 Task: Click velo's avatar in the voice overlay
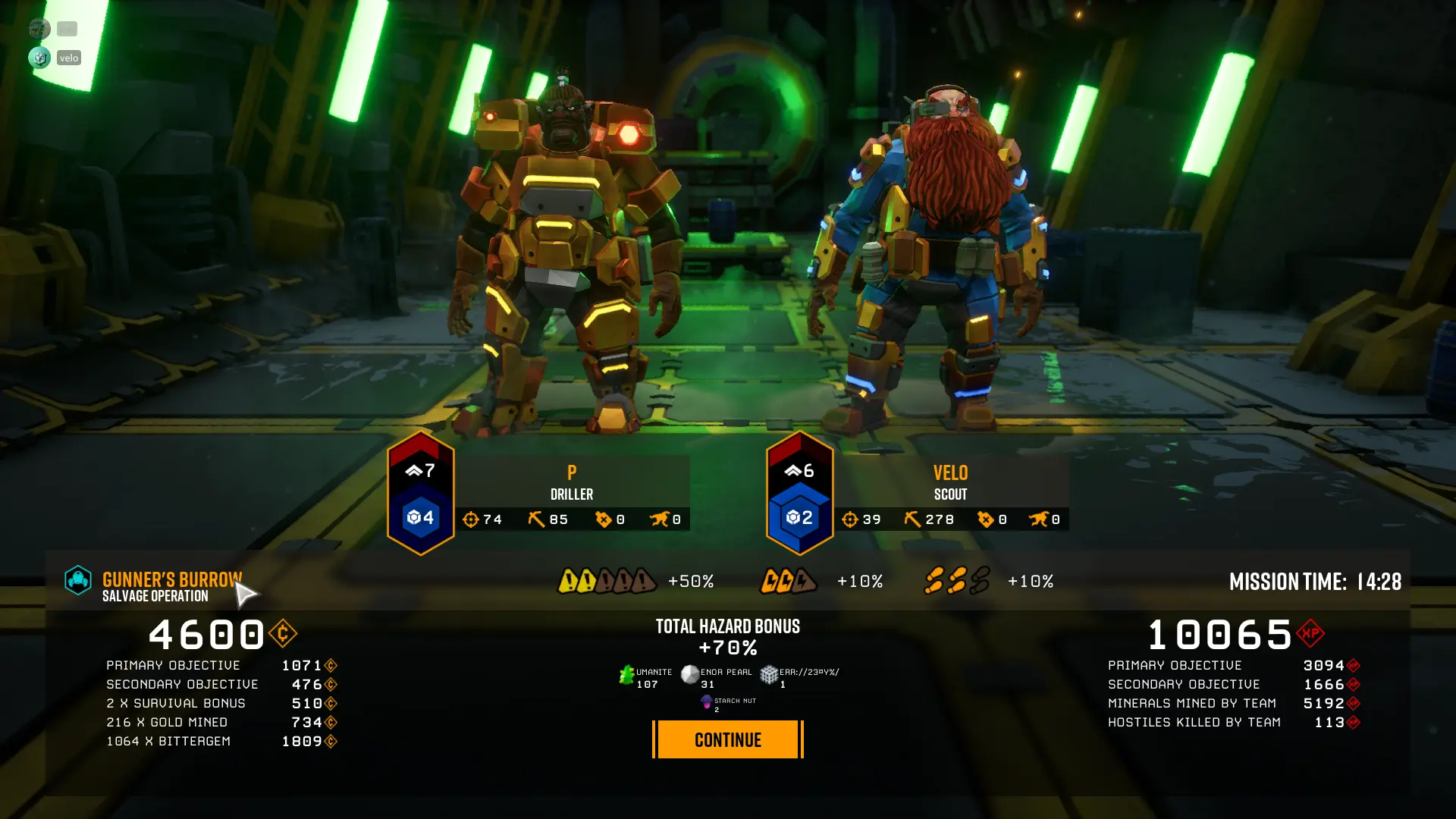39,58
